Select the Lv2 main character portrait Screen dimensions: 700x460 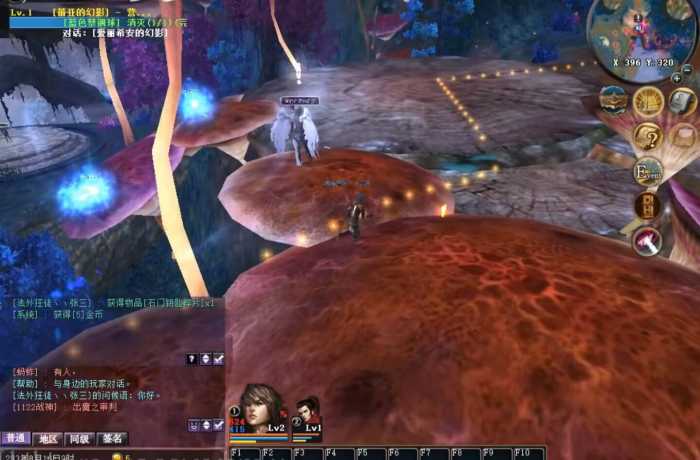click(x=260, y=408)
